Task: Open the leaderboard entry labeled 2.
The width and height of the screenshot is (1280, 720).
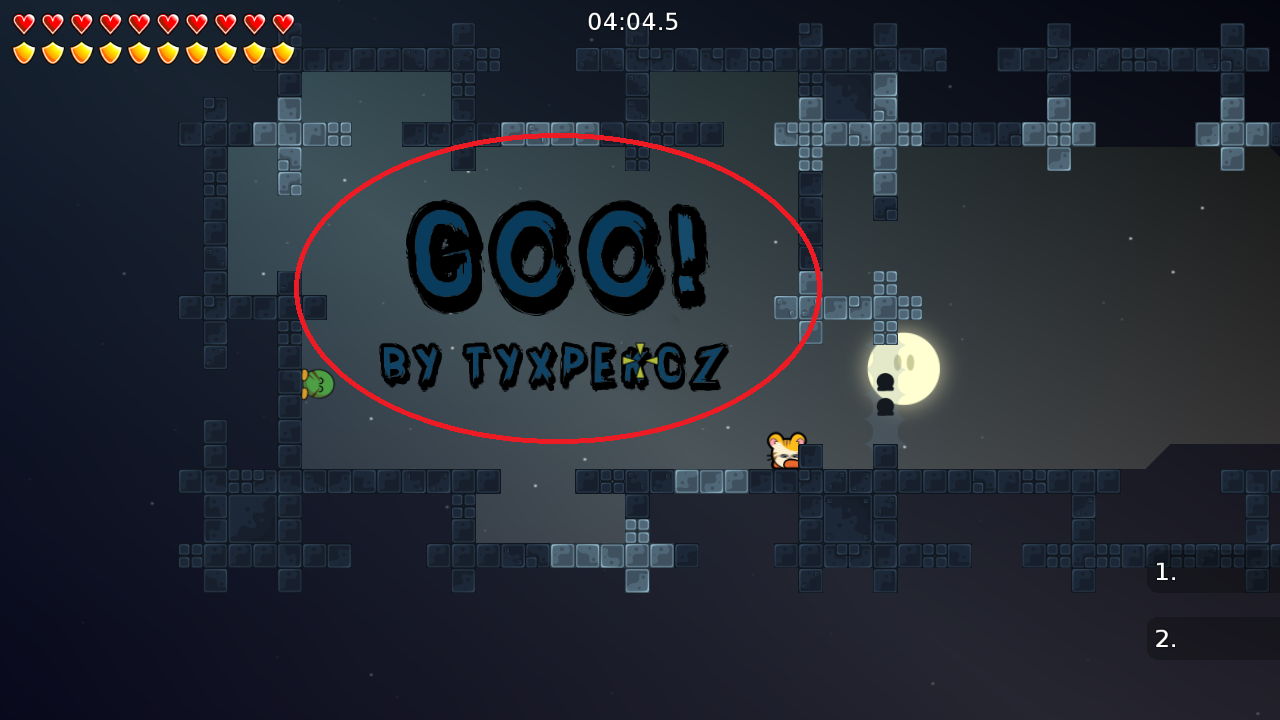Action: click(1210, 638)
